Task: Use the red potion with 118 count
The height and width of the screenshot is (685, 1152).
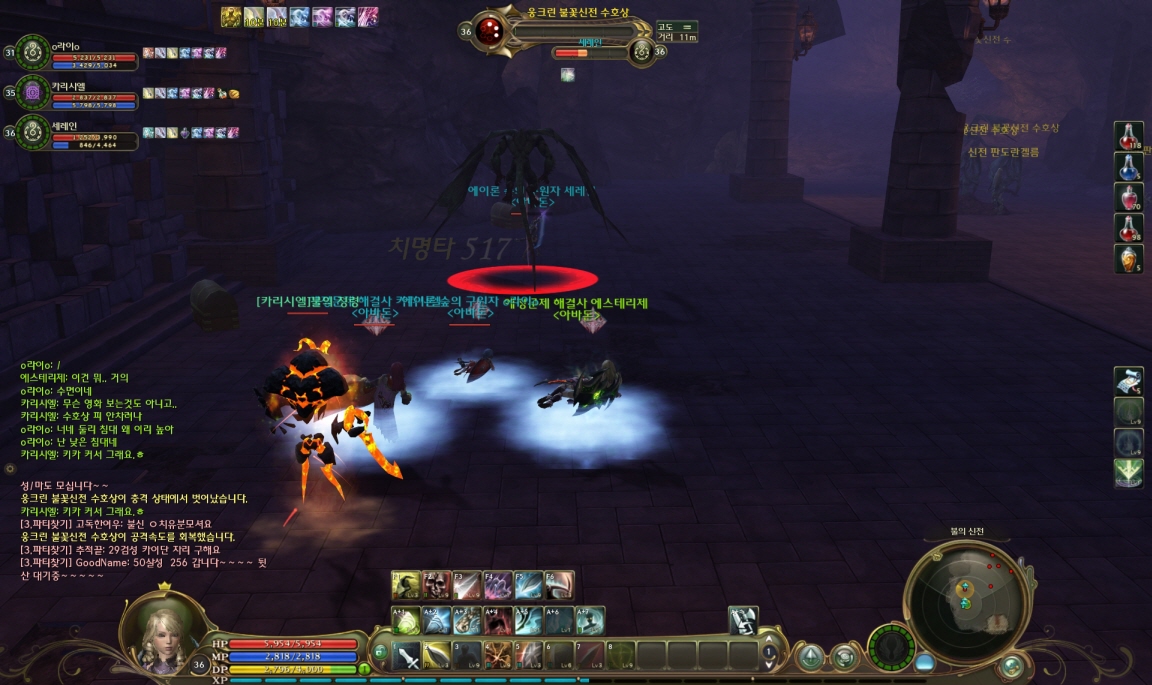Action: pyautogui.click(x=1129, y=137)
